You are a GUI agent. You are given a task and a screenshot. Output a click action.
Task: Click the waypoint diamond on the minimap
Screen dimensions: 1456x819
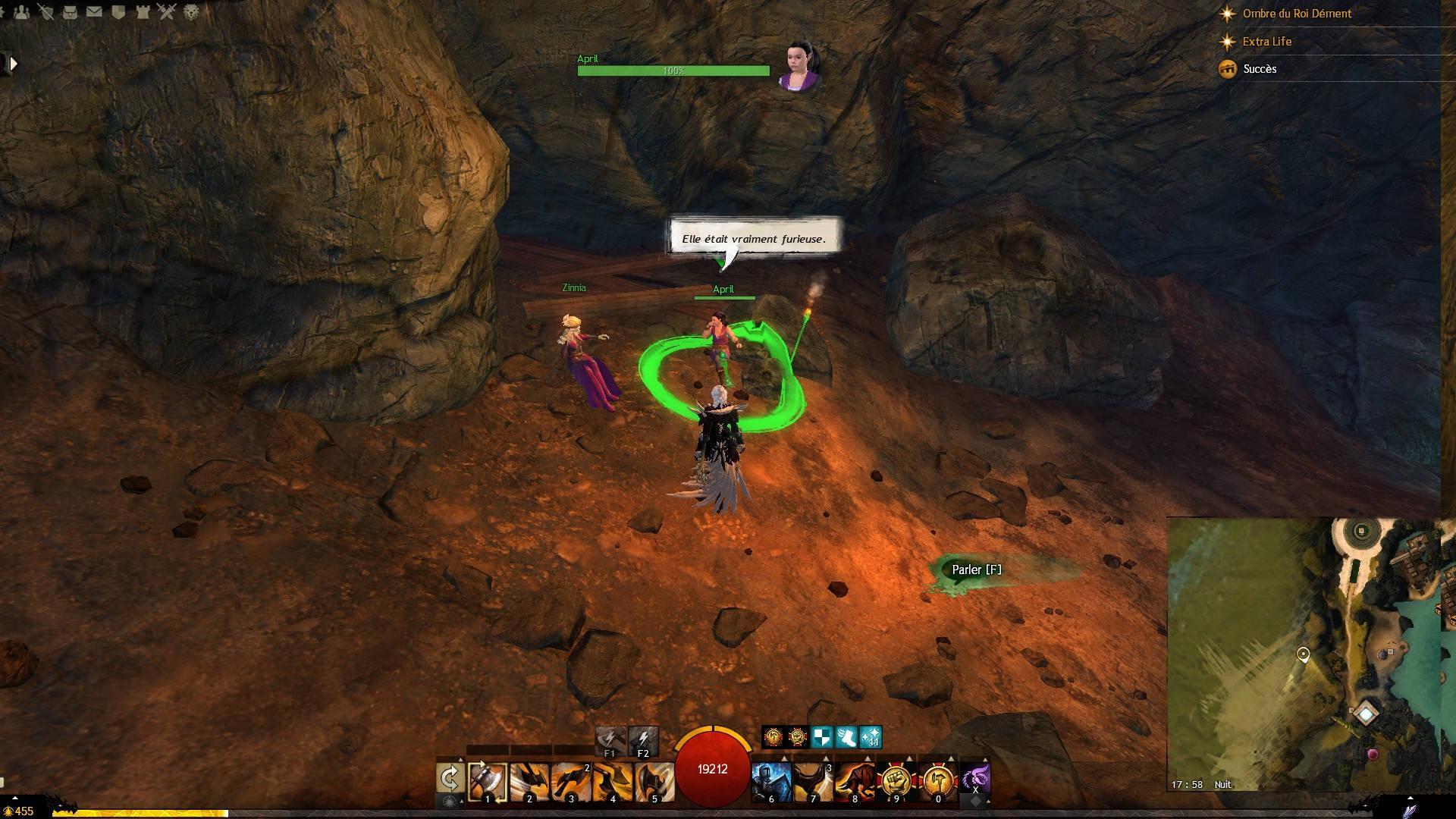click(x=1366, y=714)
